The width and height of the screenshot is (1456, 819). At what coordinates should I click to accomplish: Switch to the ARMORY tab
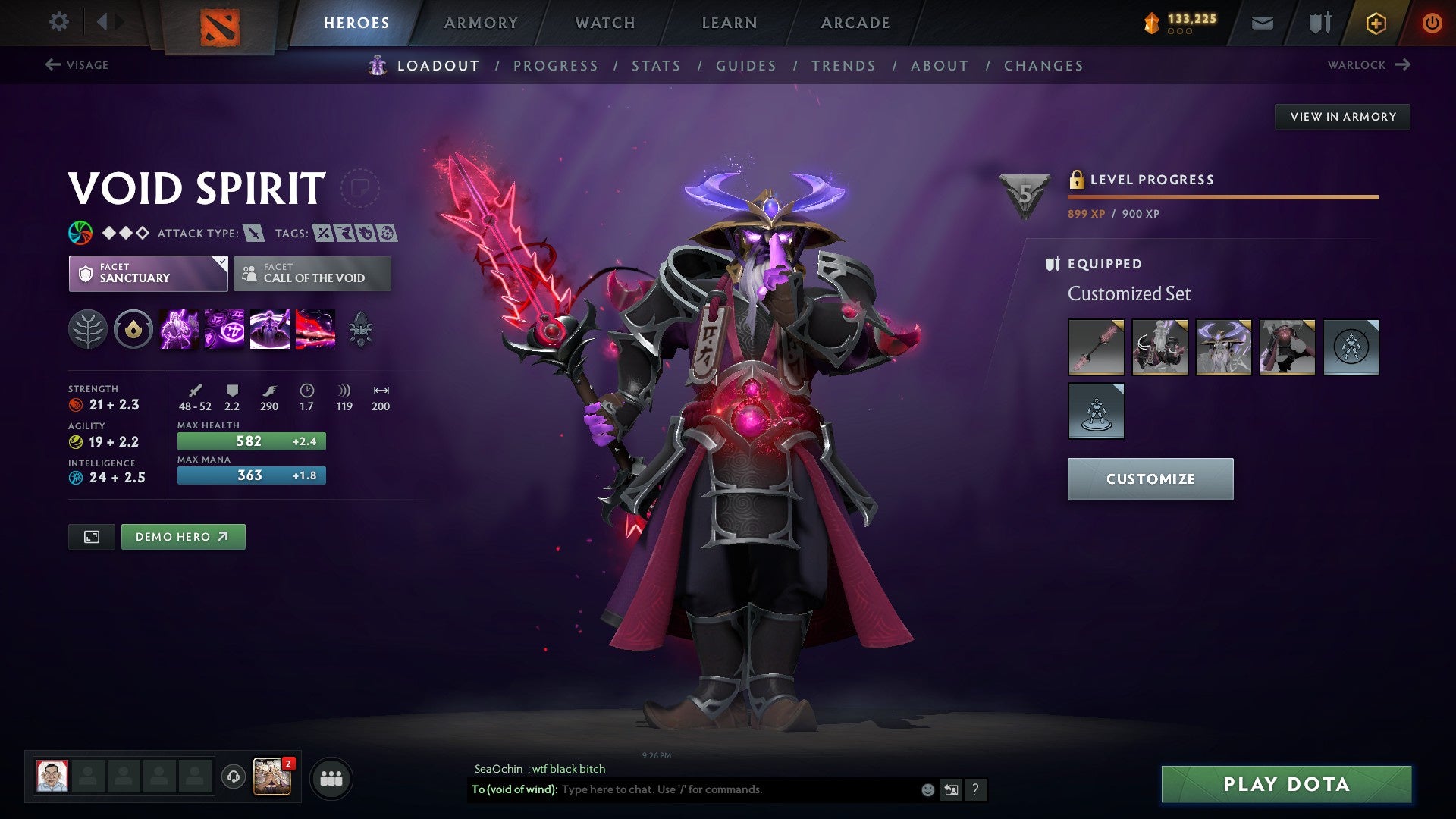click(482, 22)
